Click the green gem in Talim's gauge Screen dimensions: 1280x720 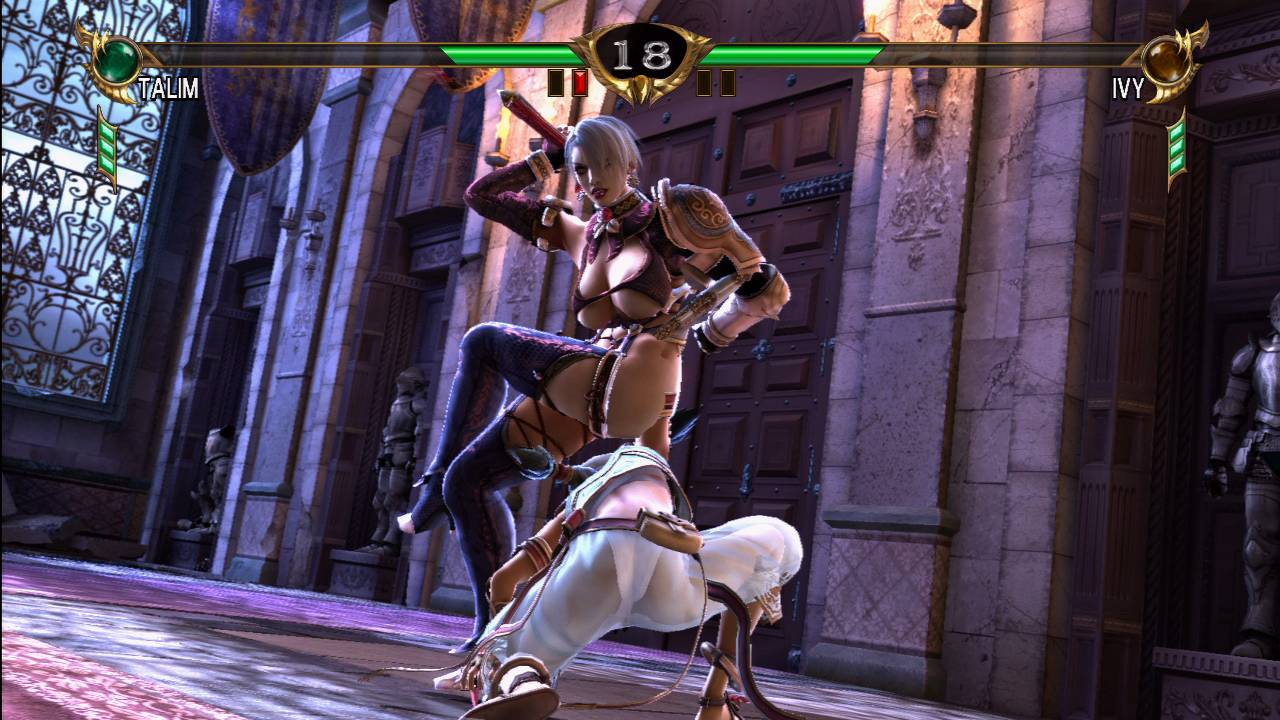pyautogui.click(x=116, y=61)
